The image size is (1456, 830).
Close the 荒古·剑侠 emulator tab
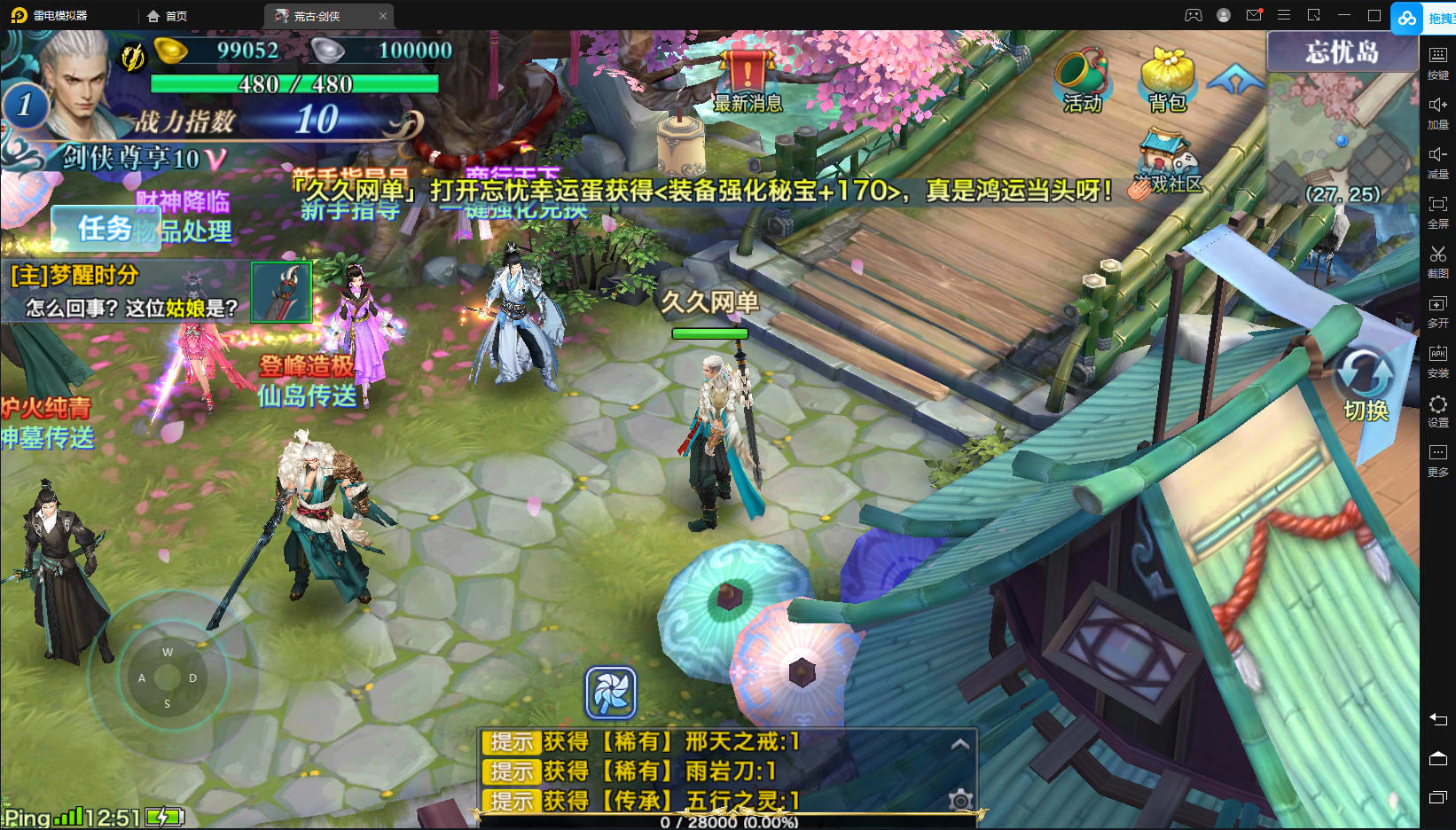[x=383, y=16]
